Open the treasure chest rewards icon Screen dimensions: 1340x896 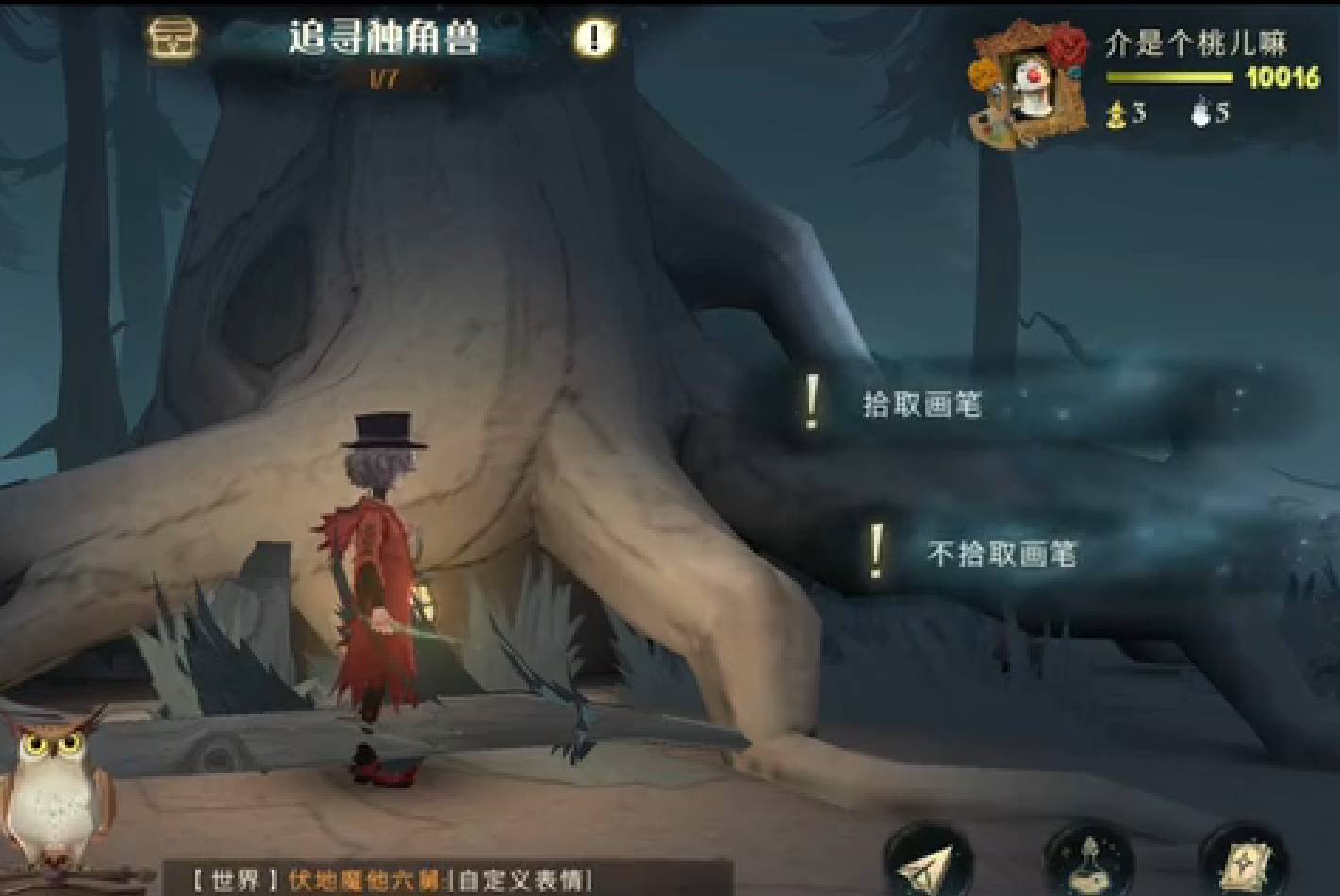click(x=174, y=39)
